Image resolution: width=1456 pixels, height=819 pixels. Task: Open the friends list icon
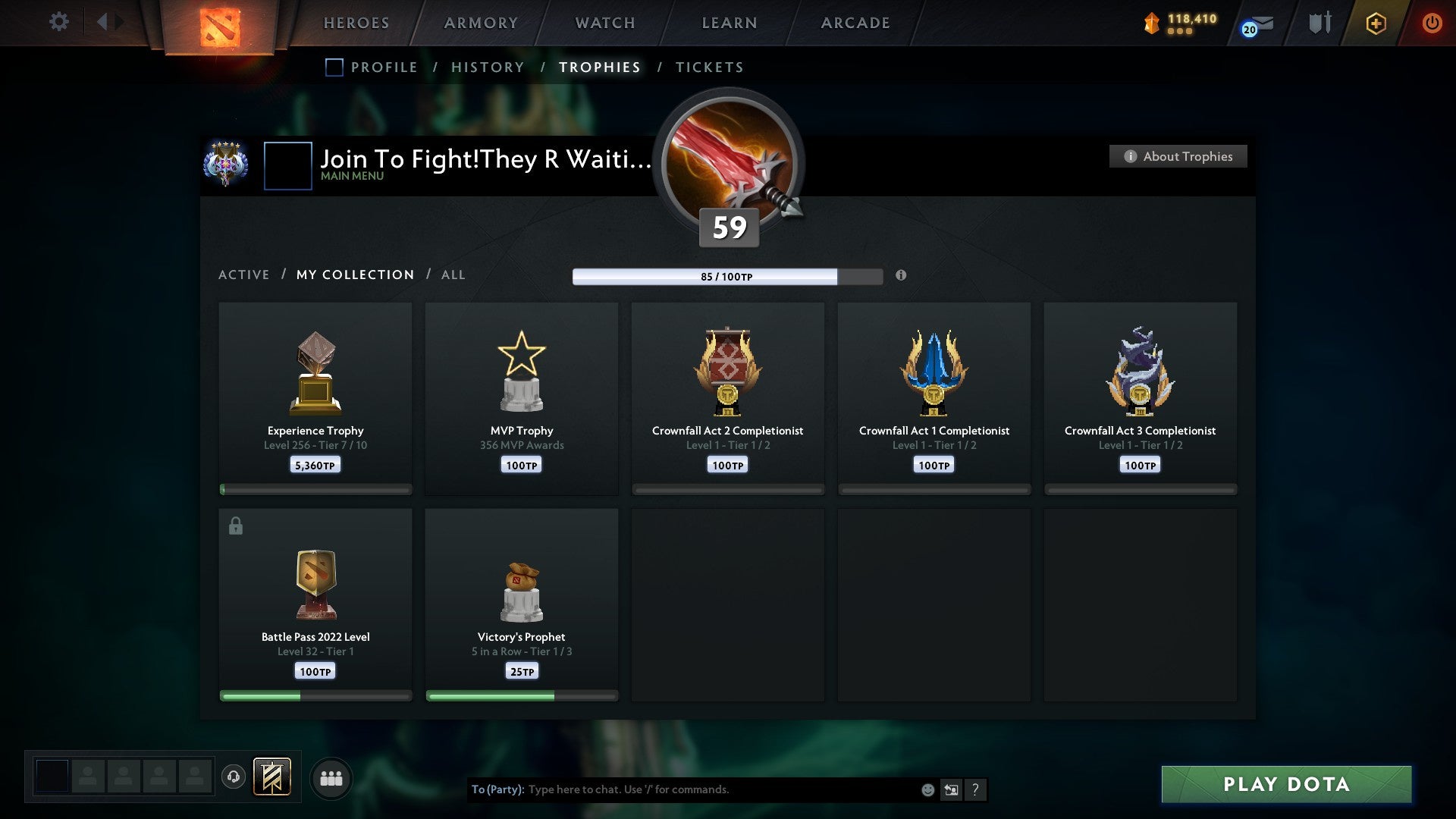pos(331,777)
